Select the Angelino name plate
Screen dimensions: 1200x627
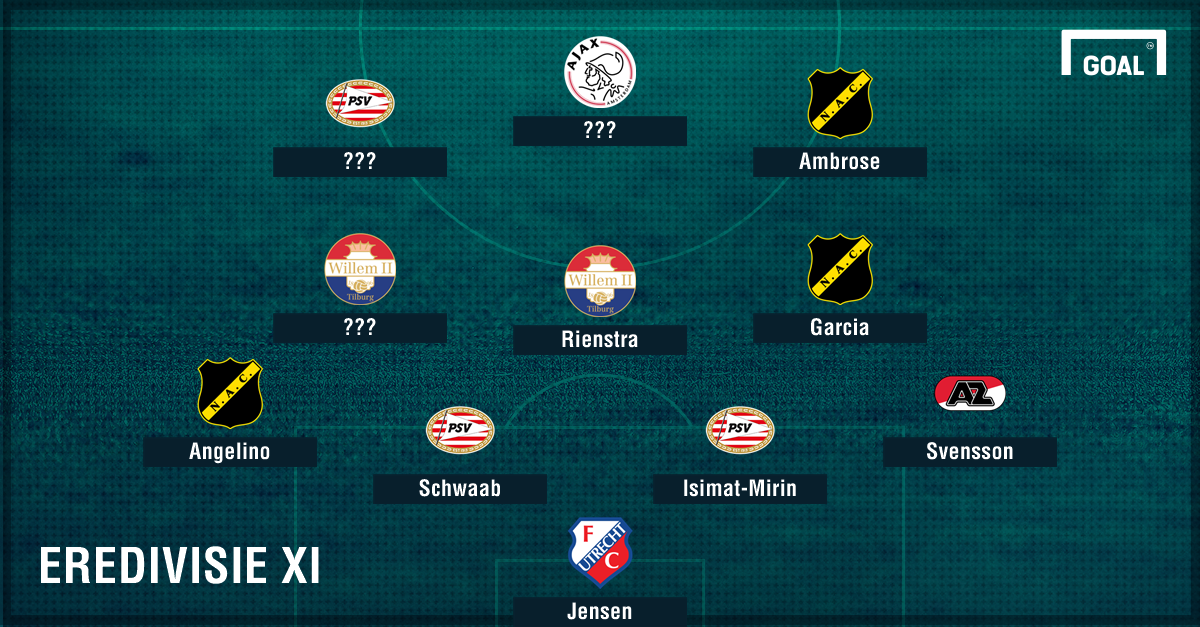pyautogui.click(x=229, y=452)
